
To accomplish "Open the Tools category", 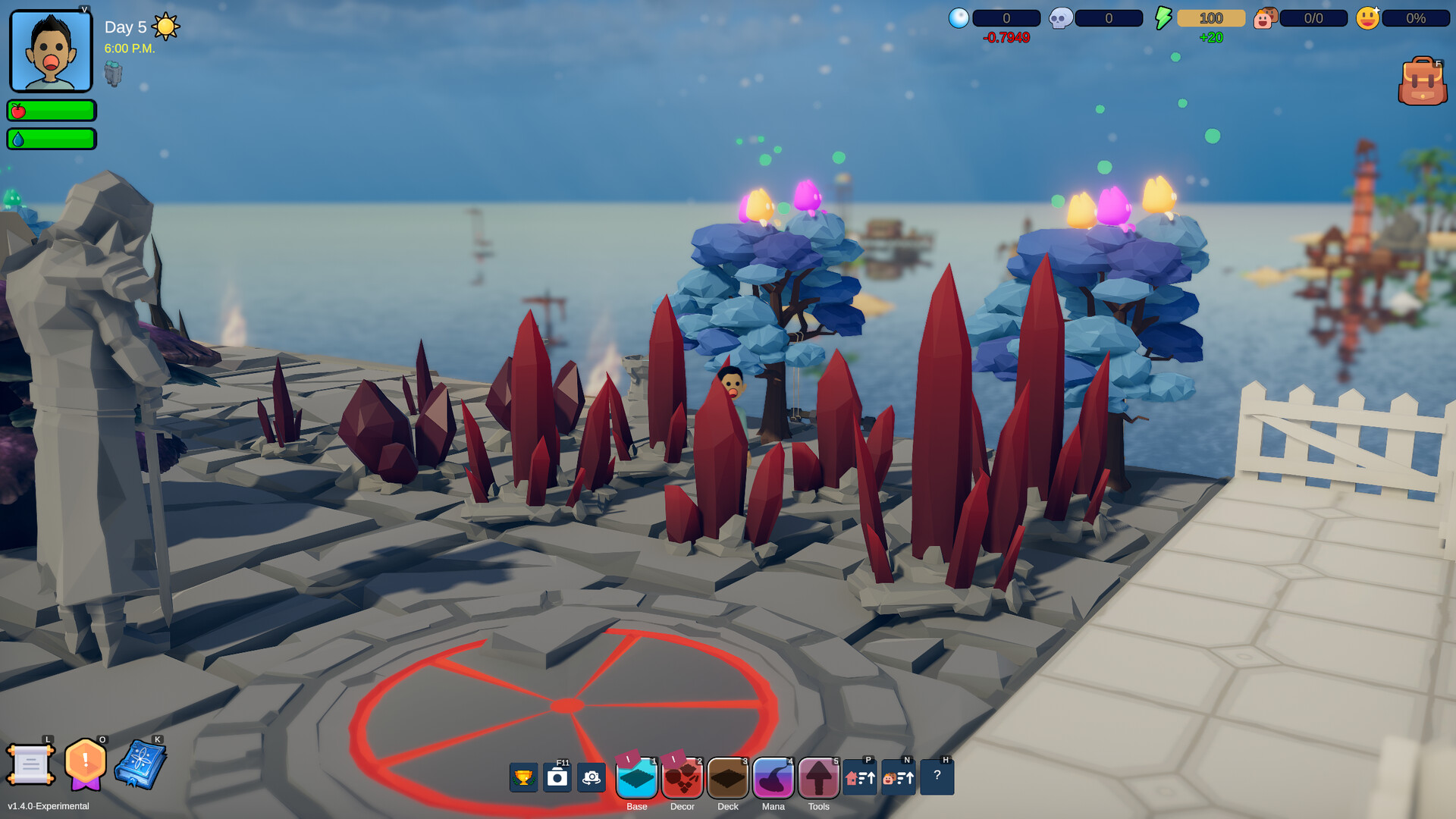I will click(x=819, y=778).
